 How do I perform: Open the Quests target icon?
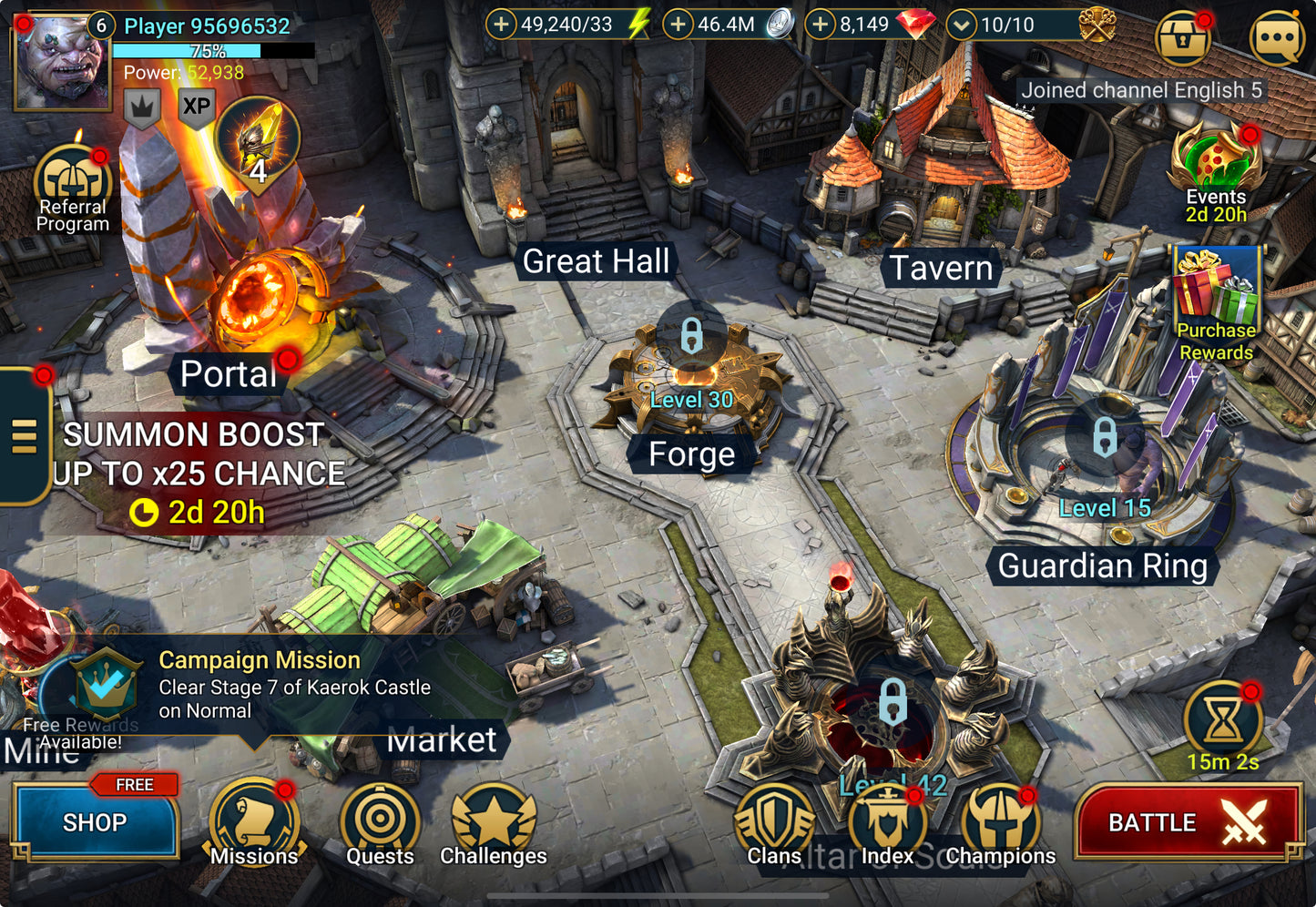pyautogui.click(x=380, y=820)
